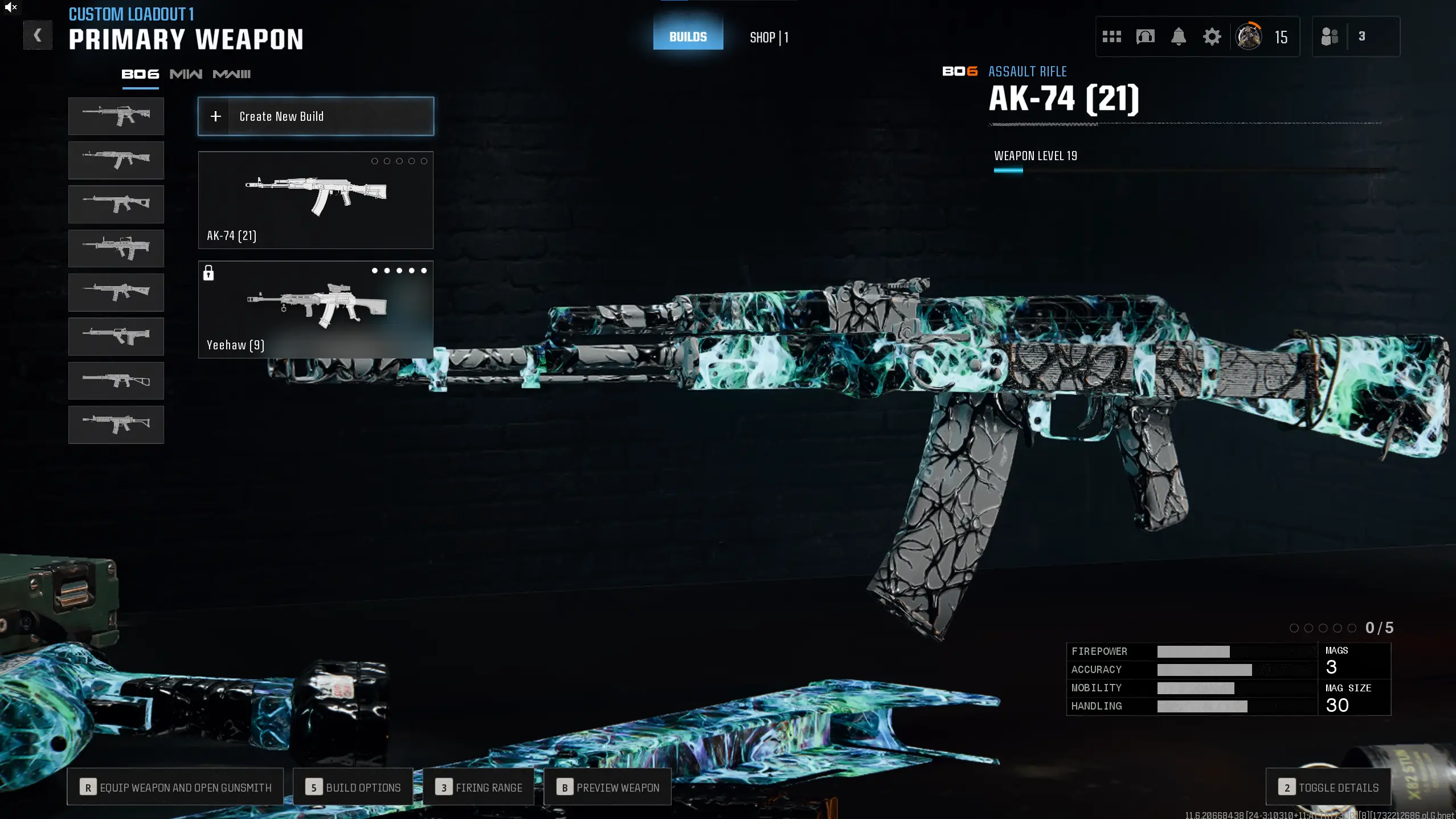
Task: Open the Settings gear icon
Action: click(x=1212, y=36)
